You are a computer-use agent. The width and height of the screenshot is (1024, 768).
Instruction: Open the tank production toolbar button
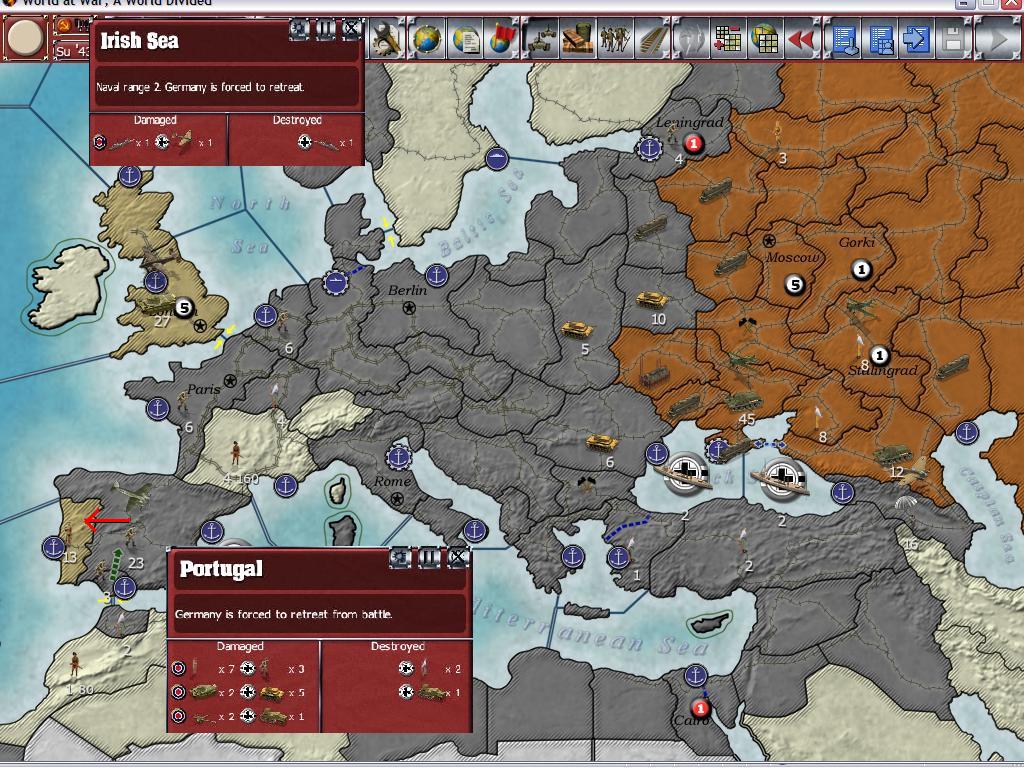click(541, 40)
